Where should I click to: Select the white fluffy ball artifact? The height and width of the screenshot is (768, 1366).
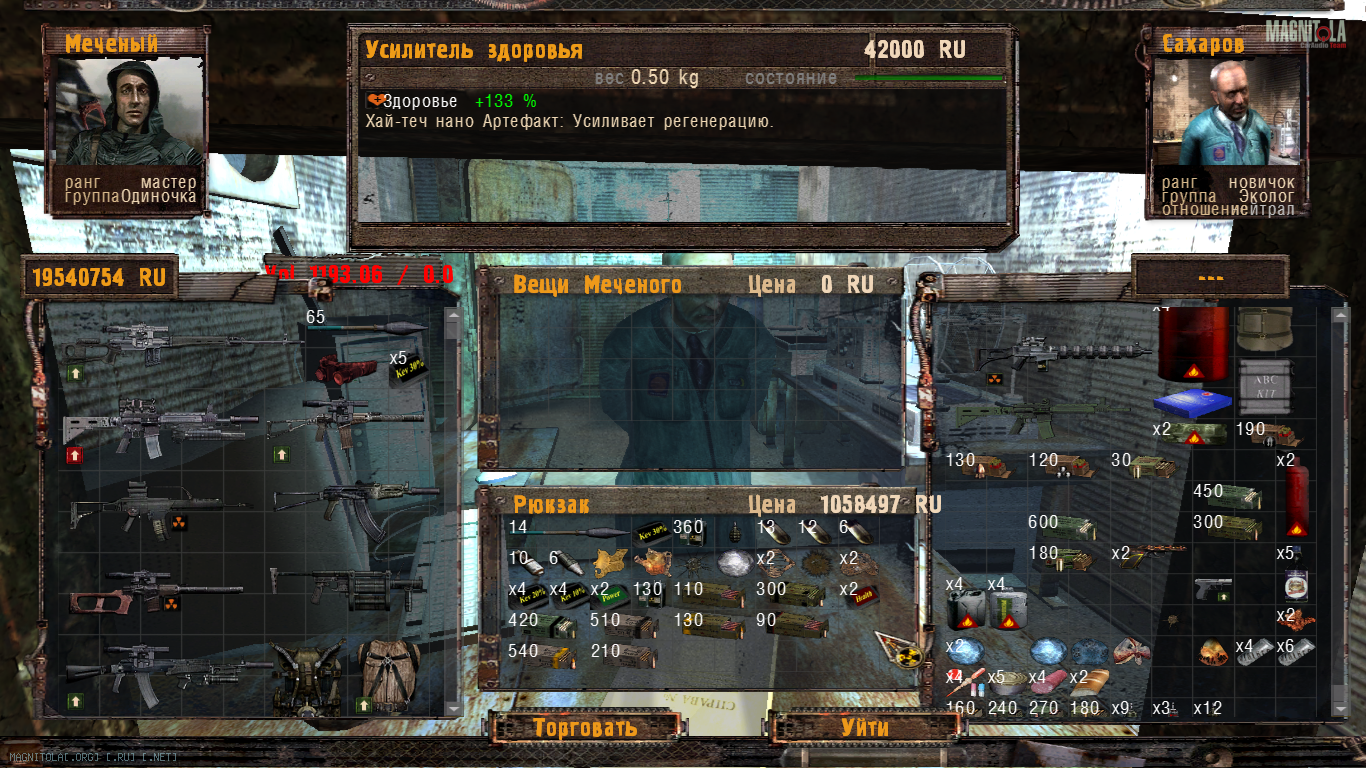click(732, 564)
